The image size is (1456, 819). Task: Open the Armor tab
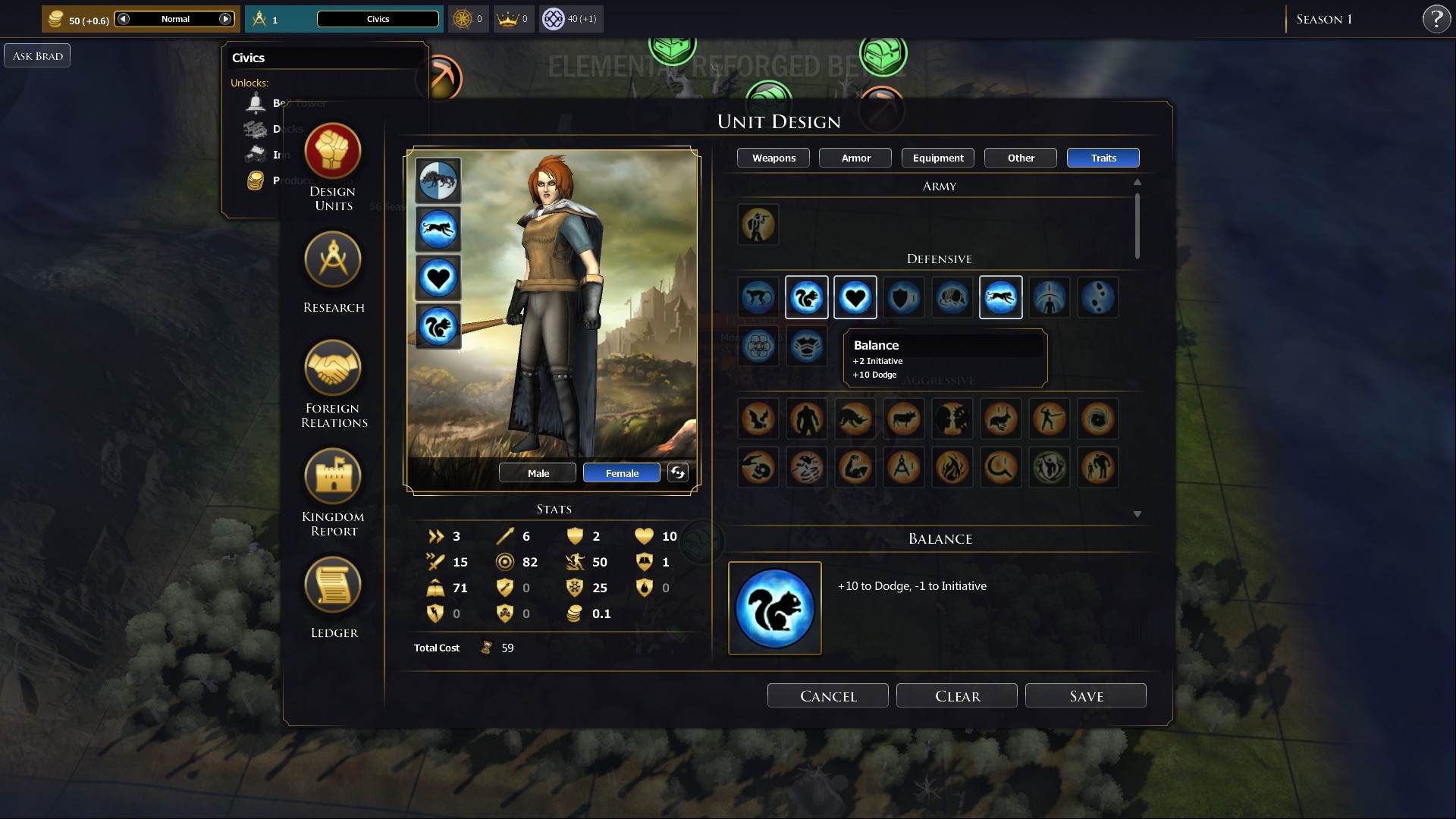[855, 158]
